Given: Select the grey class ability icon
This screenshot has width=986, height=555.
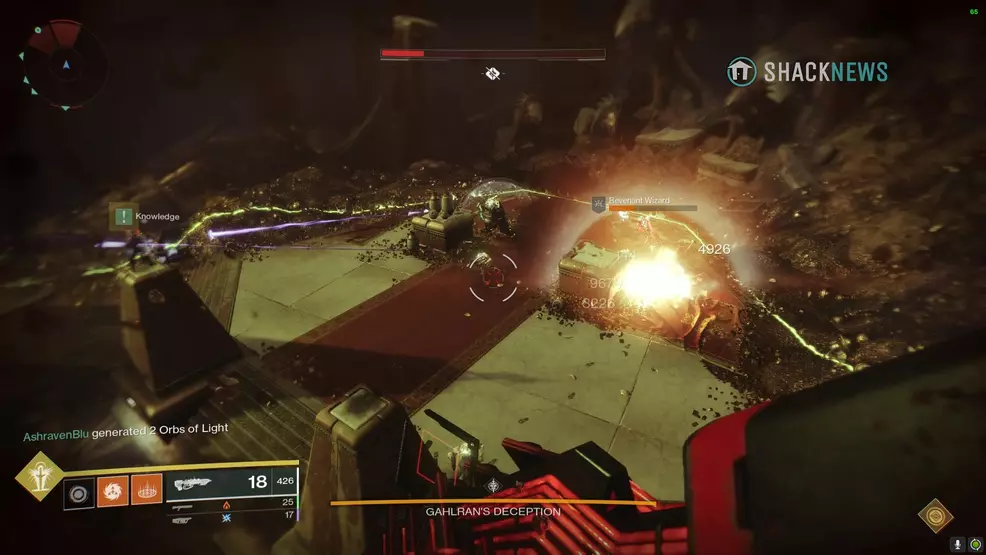Looking at the screenshot, I should pyautogui.click(x=78, y=492).
